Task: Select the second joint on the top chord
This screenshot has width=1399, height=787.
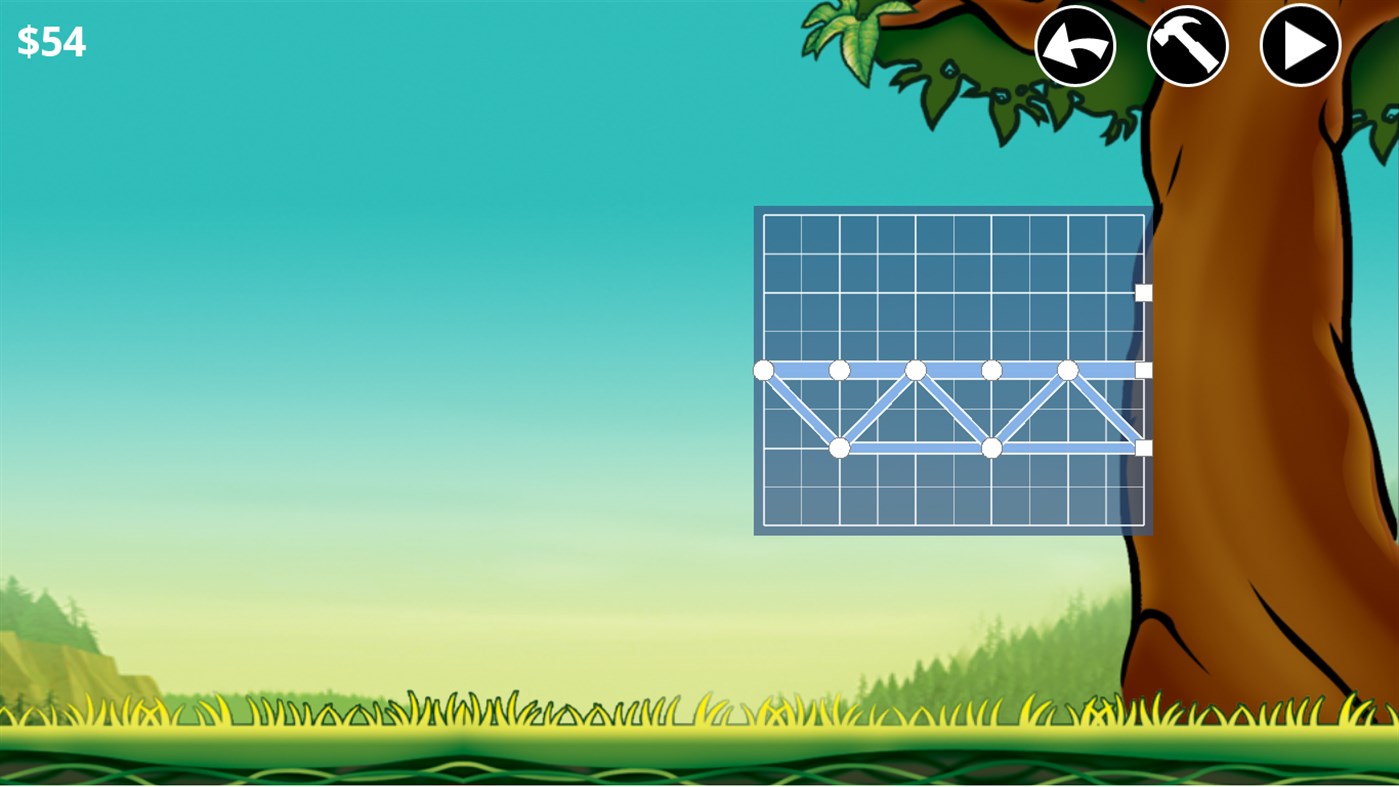Action: tap(840, 370)
